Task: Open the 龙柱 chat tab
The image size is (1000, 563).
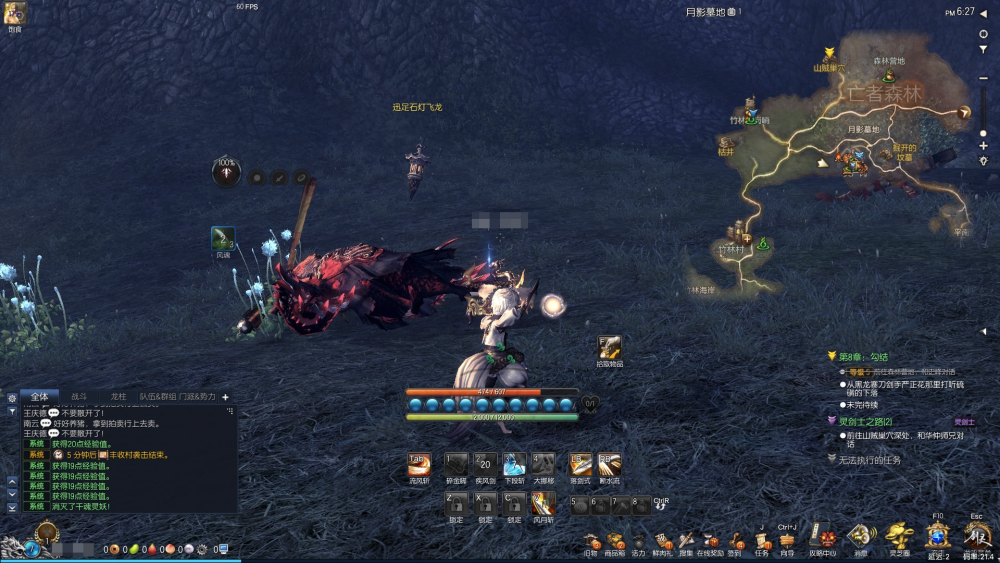Action: [118, 397]
